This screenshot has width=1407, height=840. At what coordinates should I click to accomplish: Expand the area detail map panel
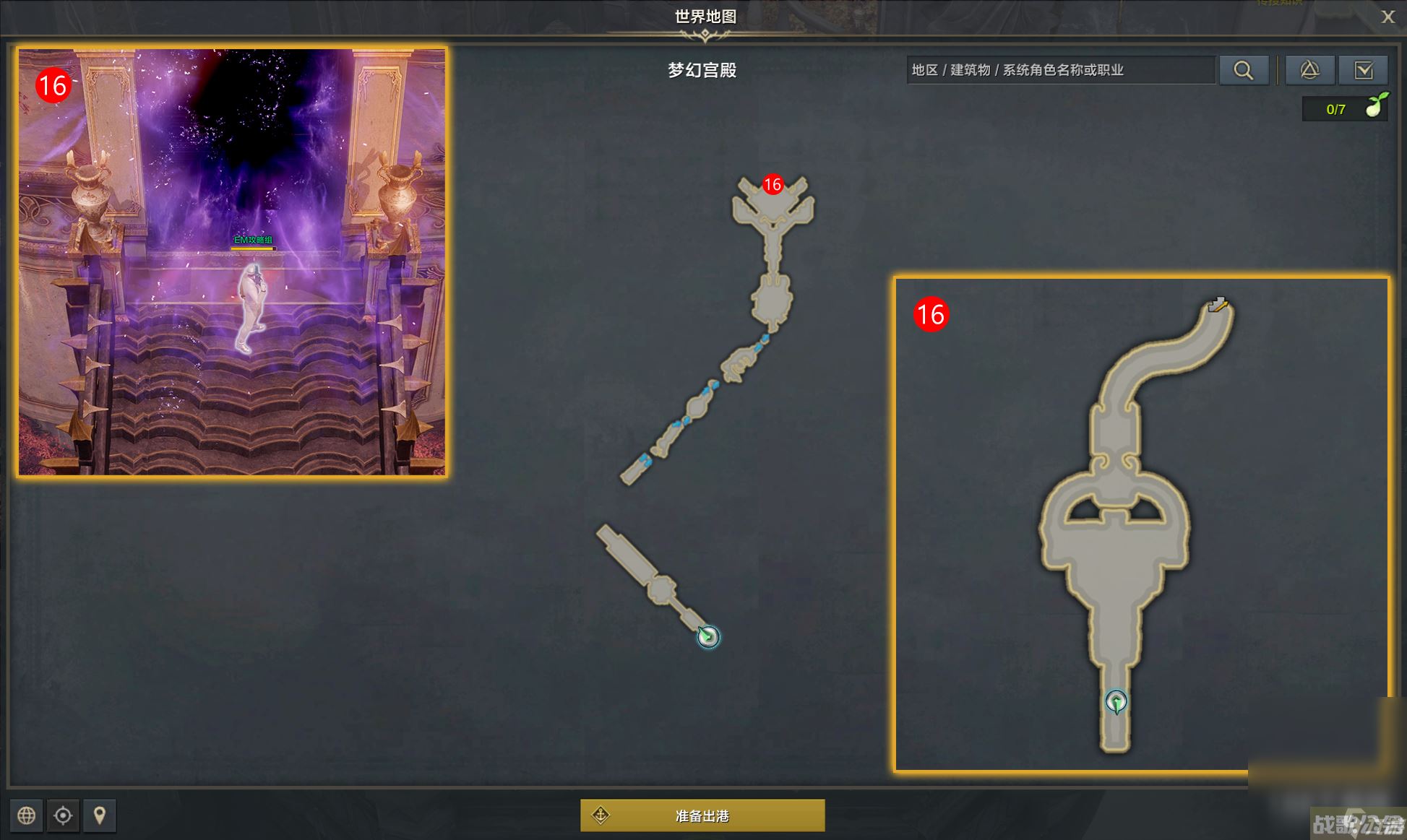1143,524
